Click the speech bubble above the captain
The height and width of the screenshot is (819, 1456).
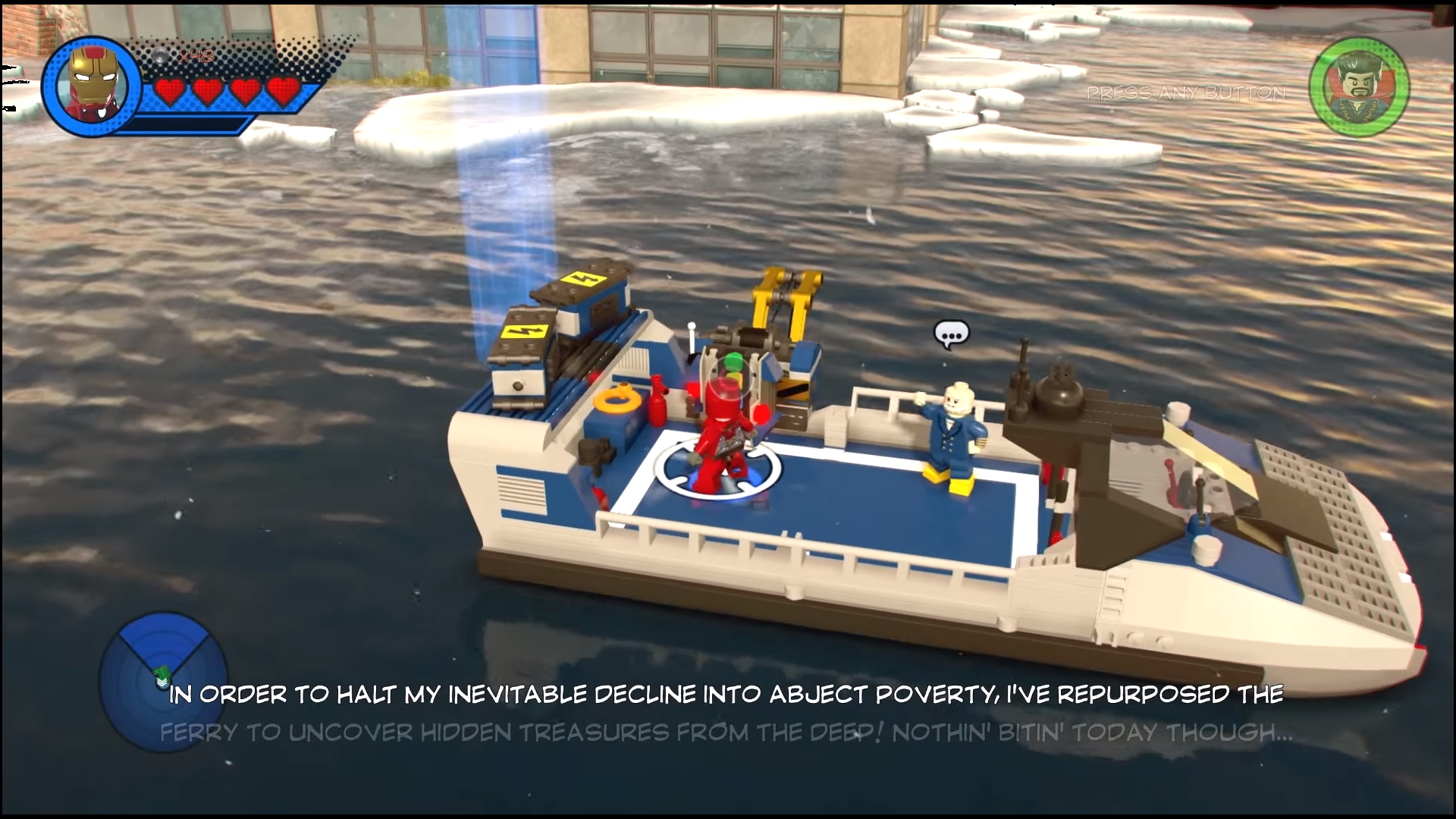(x=951, y=334)
